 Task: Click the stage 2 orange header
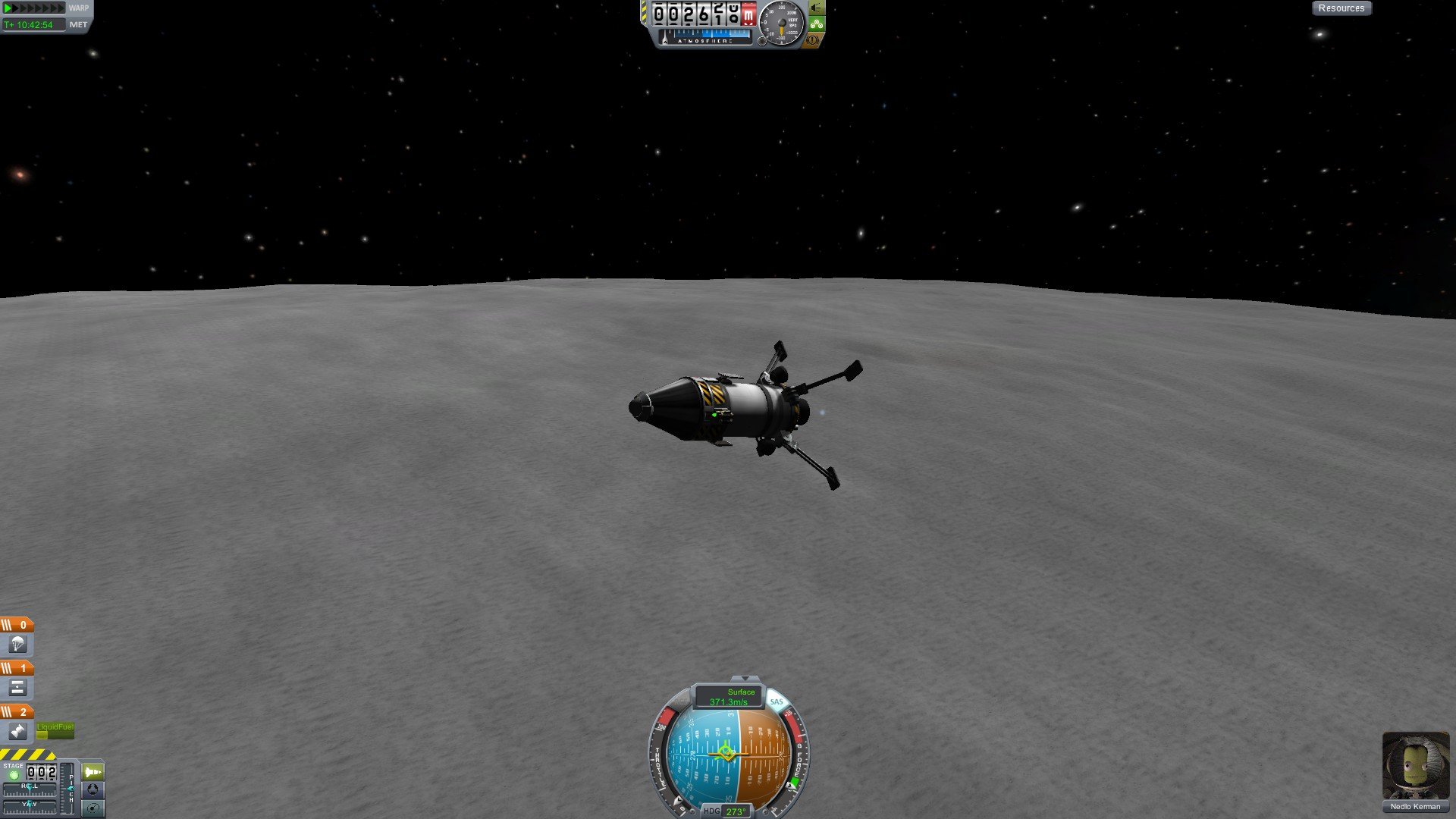(x=17, y=711)
